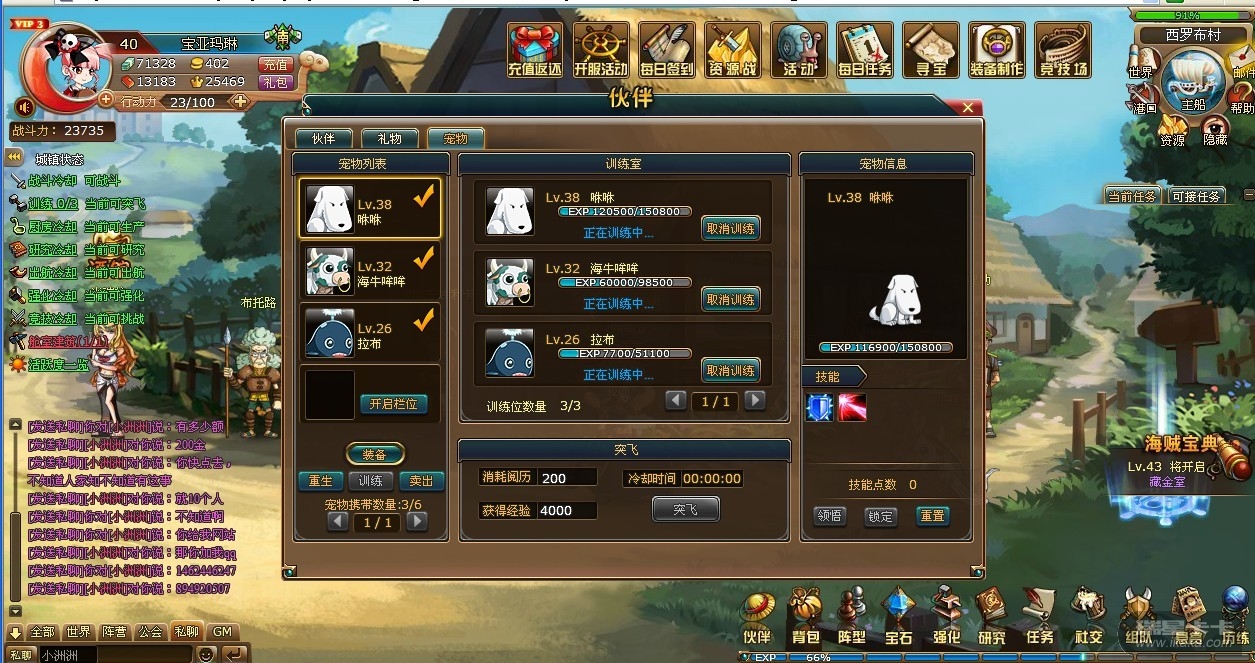
Task: Switch chat to the 世界 channel
Action: (78, 632)
